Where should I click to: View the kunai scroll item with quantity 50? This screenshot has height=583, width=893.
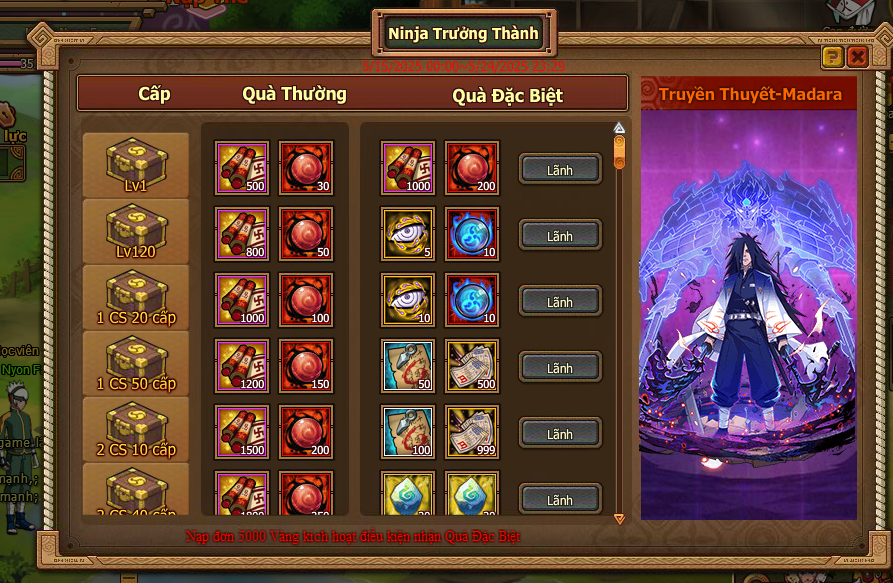[x=407, y=366]
